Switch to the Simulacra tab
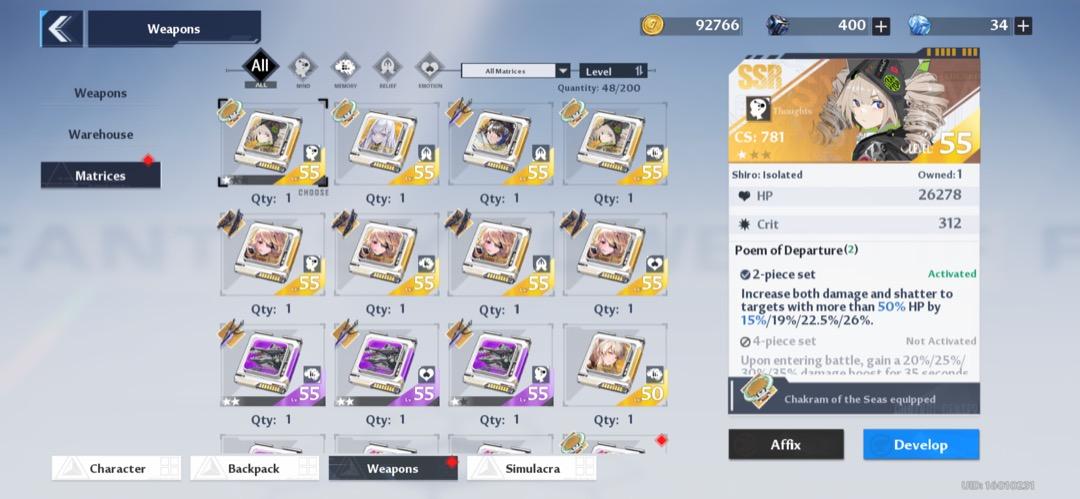This screenshot has width=1080, height=499. click(531, 468)
